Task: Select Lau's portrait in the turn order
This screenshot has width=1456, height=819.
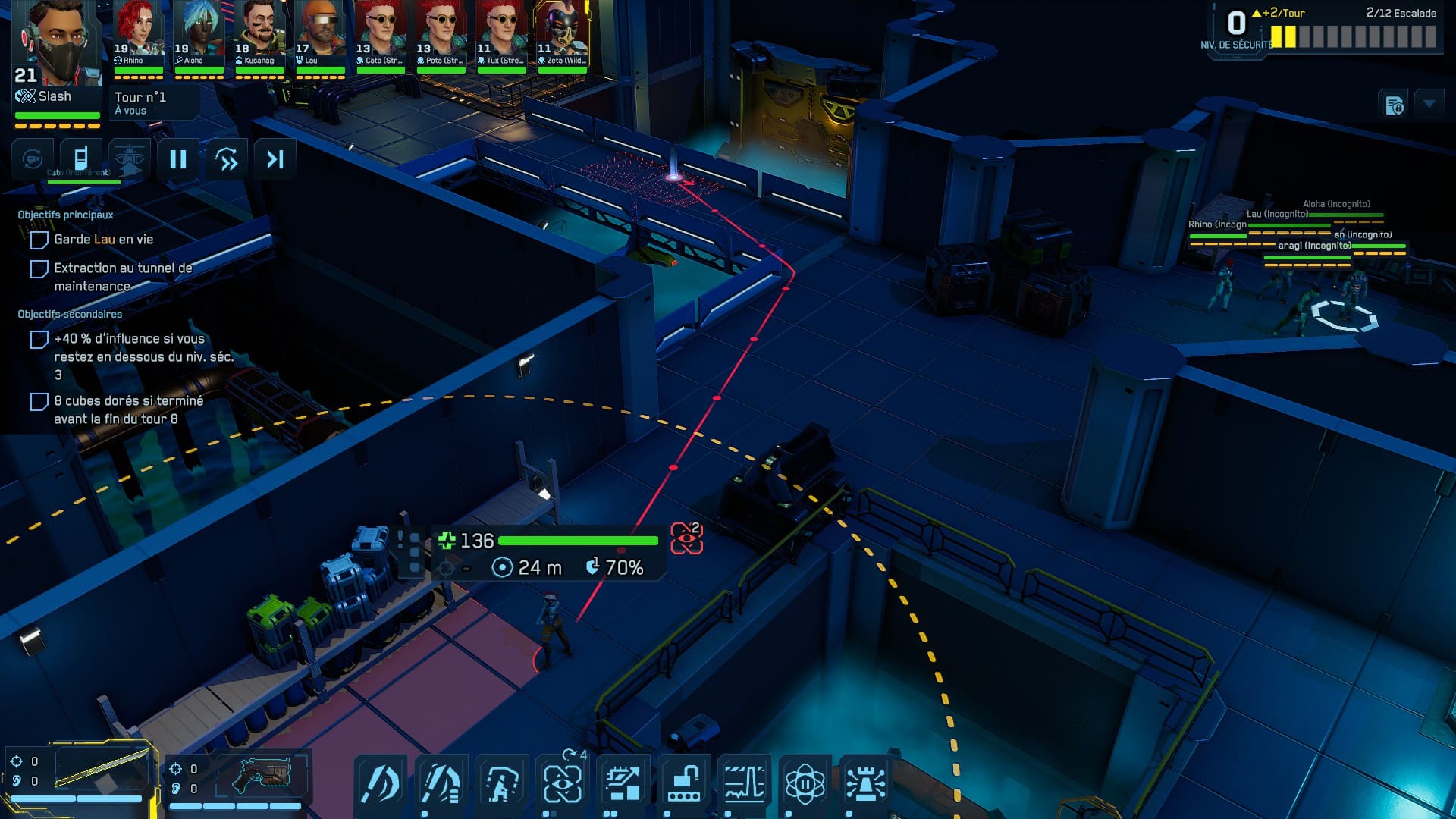Action: point(320,34)
